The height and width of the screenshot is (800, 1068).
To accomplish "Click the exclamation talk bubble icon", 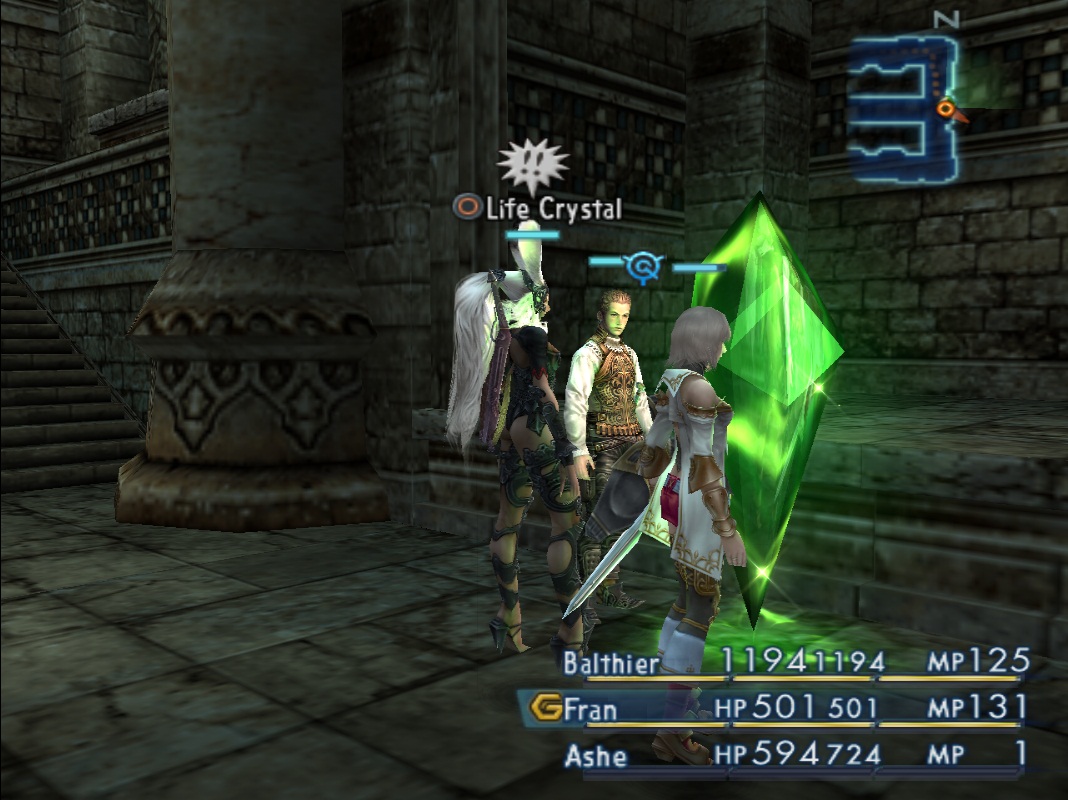I will tap(532, 163).
